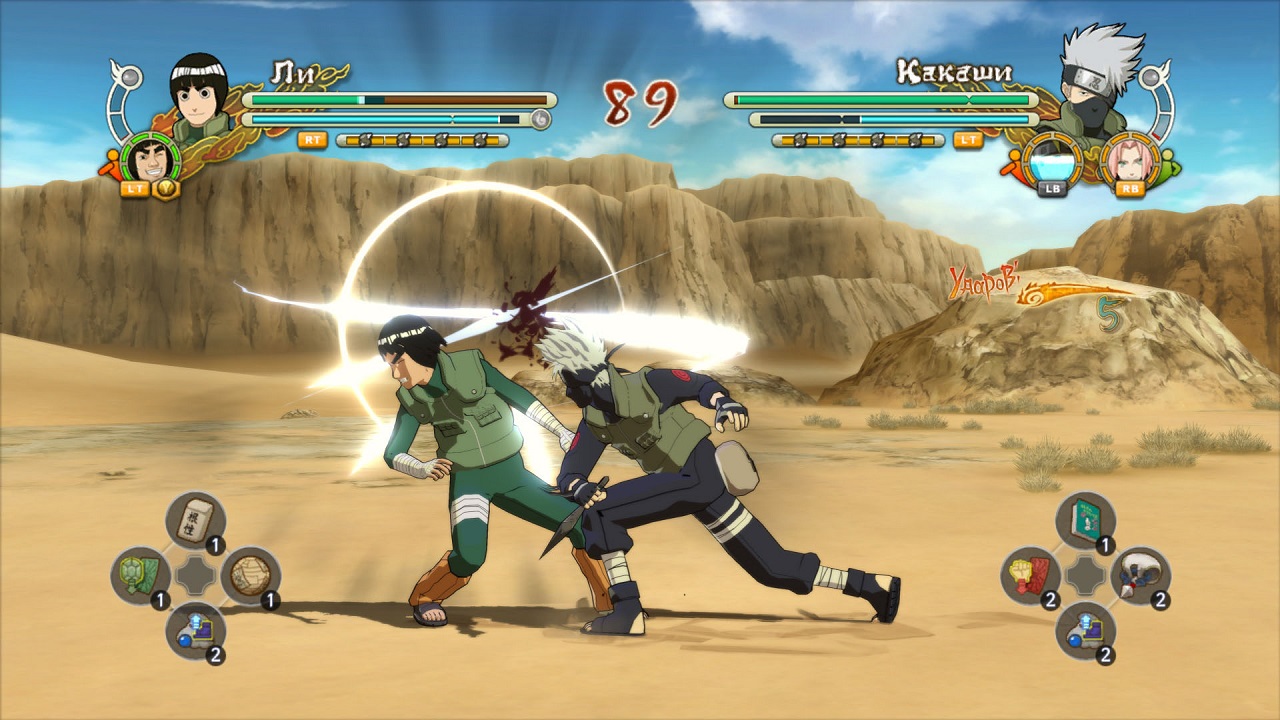Use the yellow fist attack boost item

coord(1031,575)
